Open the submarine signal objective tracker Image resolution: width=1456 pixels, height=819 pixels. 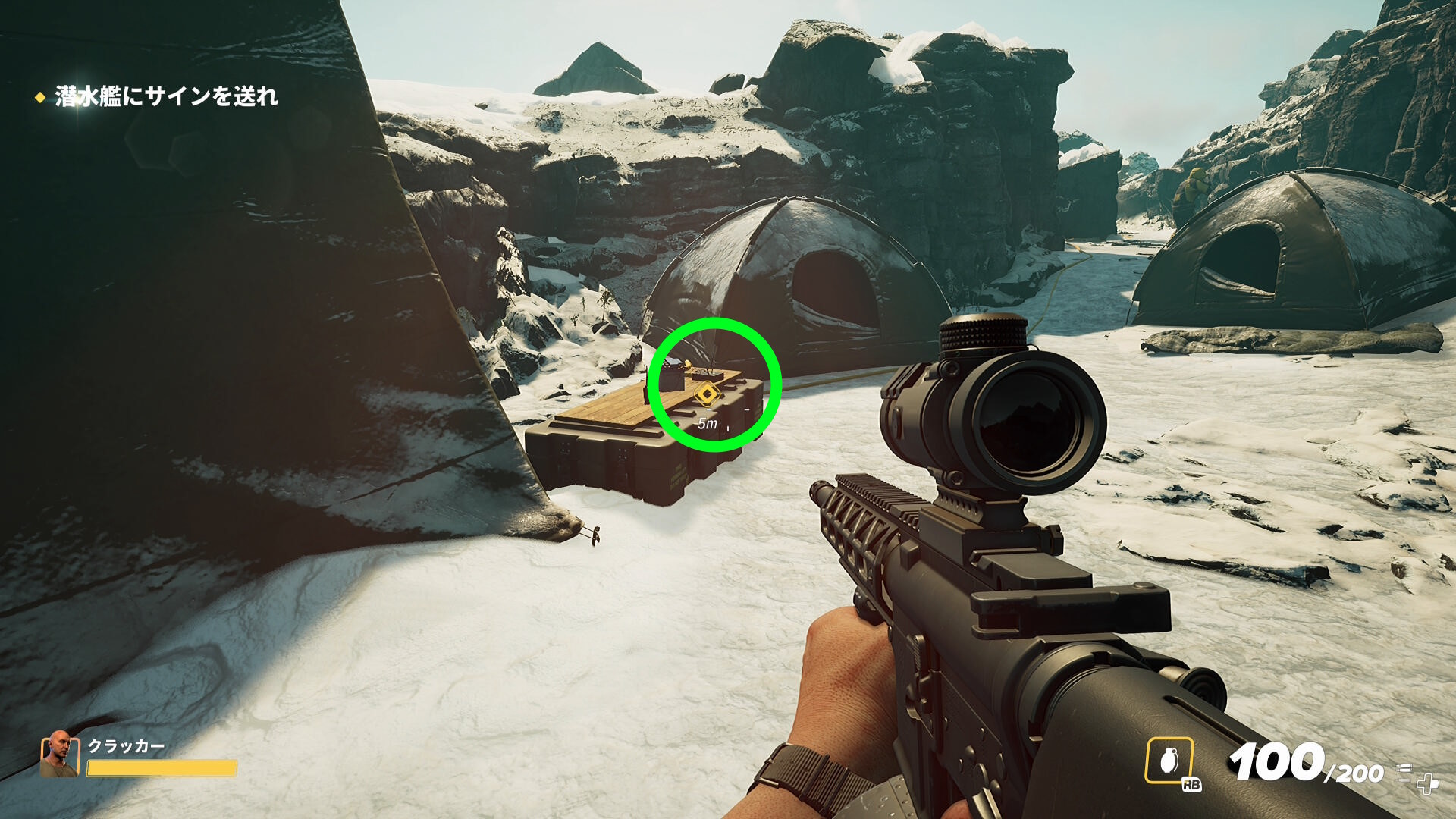165,96
